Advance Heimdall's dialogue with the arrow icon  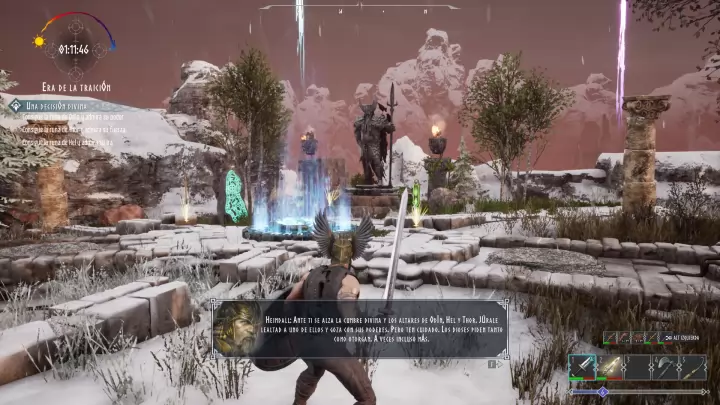(490, 364)
